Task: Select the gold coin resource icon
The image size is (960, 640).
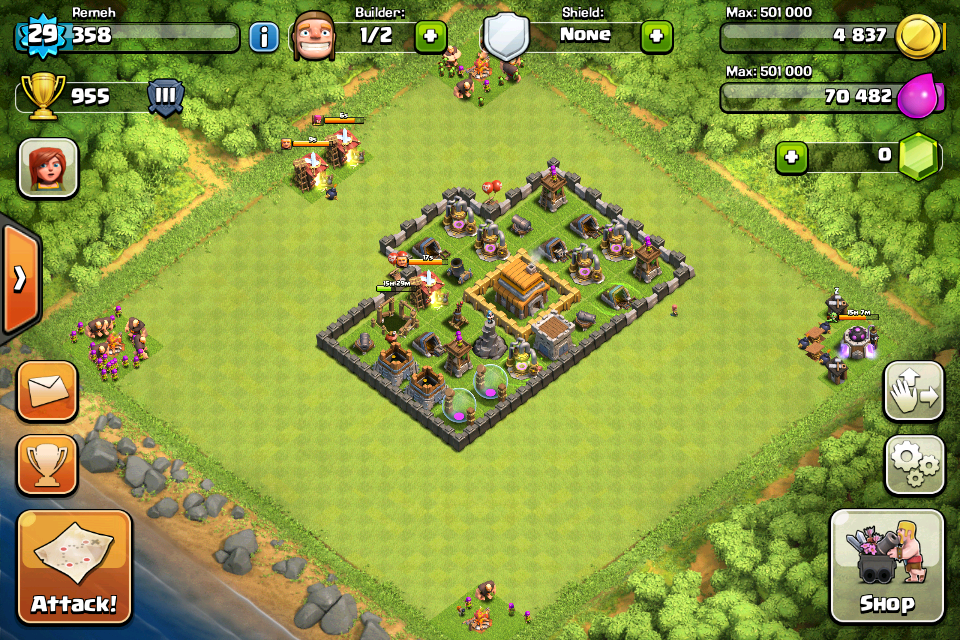Action: [917, 37]
